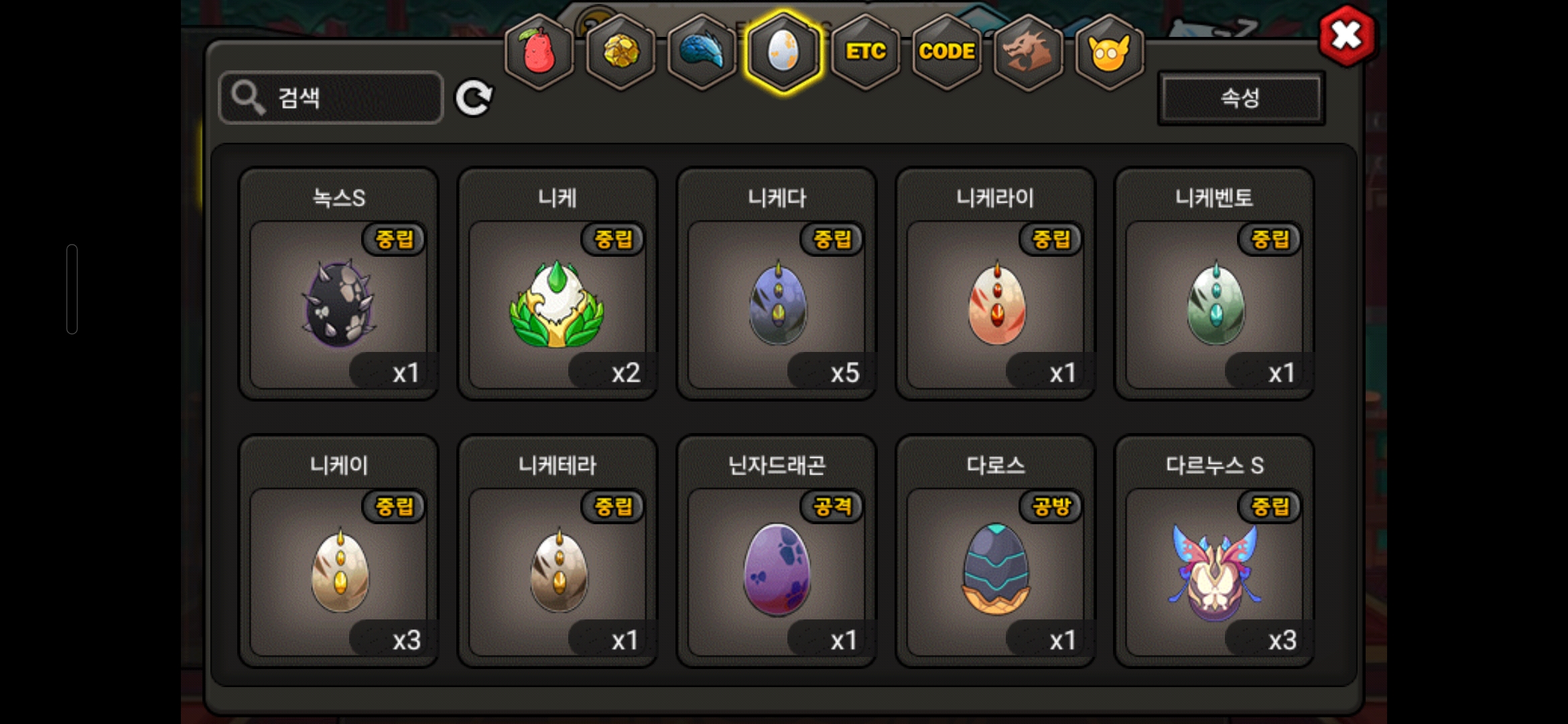Open the 속성 attribute filter
Screen dimensions: 1568x724
pos(1241,98)
